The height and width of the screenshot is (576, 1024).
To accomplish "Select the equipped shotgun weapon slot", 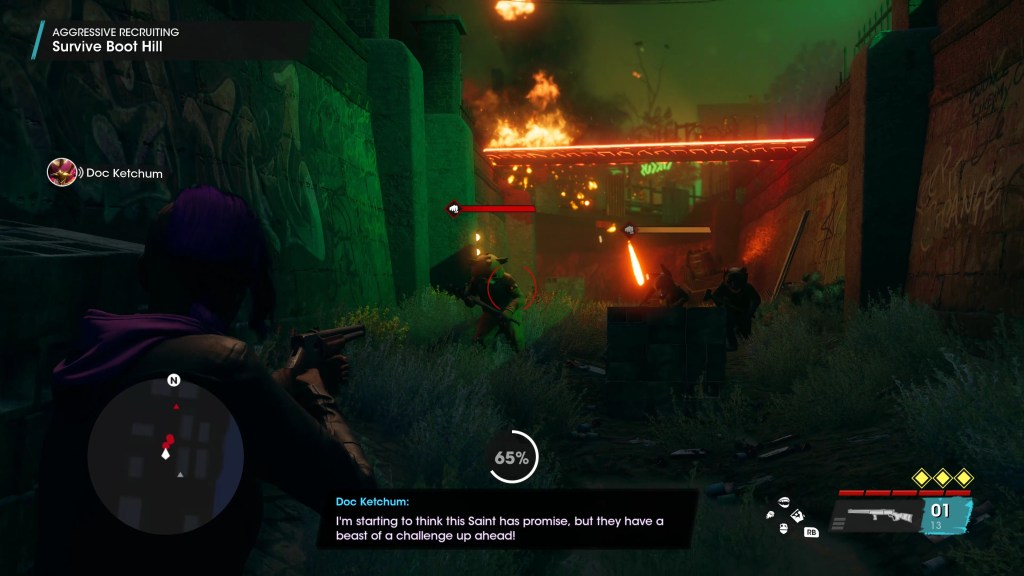I will [878, 516].
